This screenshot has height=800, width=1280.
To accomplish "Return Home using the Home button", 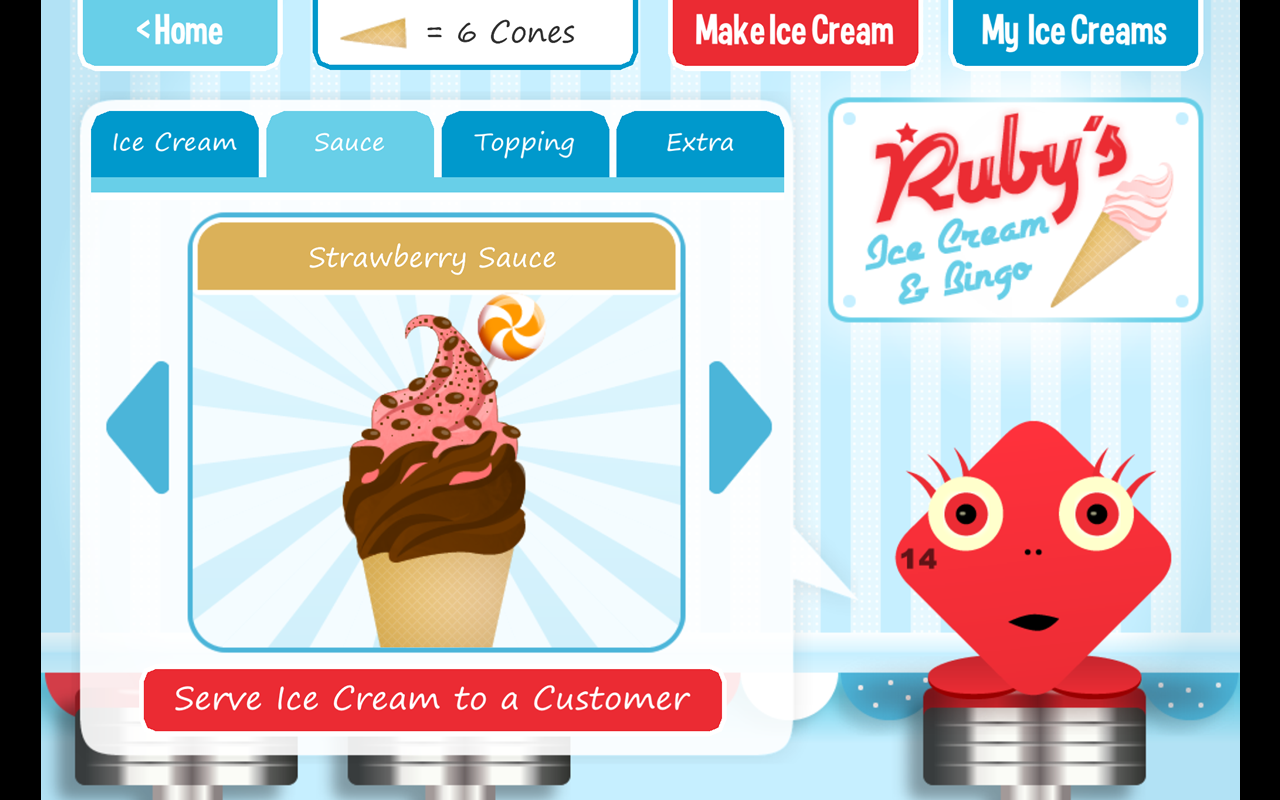I will [180, 31].
